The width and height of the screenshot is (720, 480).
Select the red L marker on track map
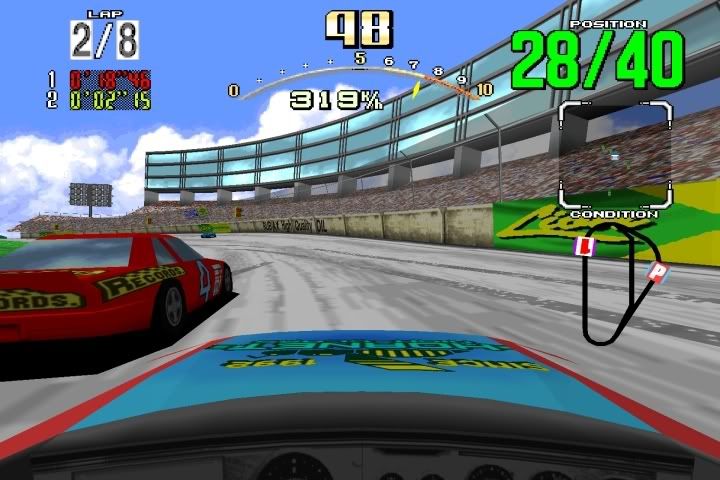587,246
